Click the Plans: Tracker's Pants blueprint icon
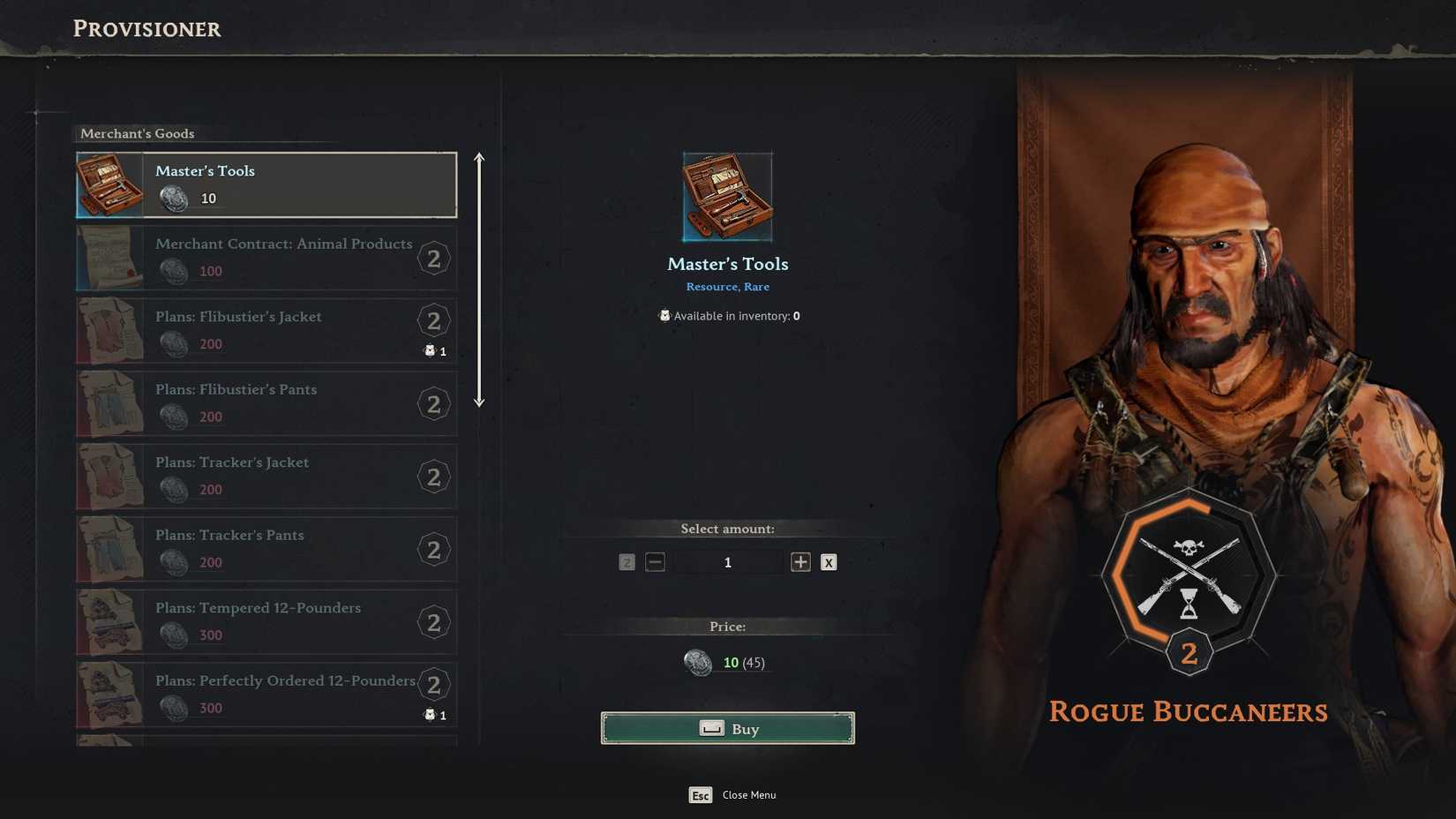The height and width of the screenshot is (819, 1456). point(110,549)
